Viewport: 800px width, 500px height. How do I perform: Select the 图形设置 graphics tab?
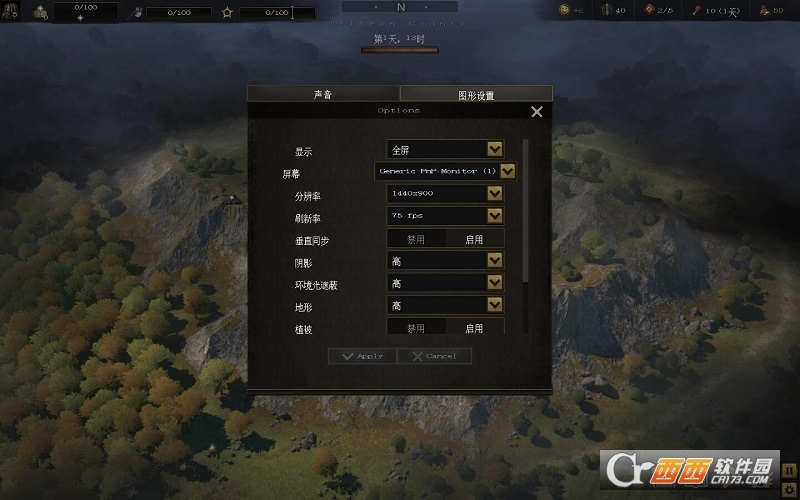(476, 96)
